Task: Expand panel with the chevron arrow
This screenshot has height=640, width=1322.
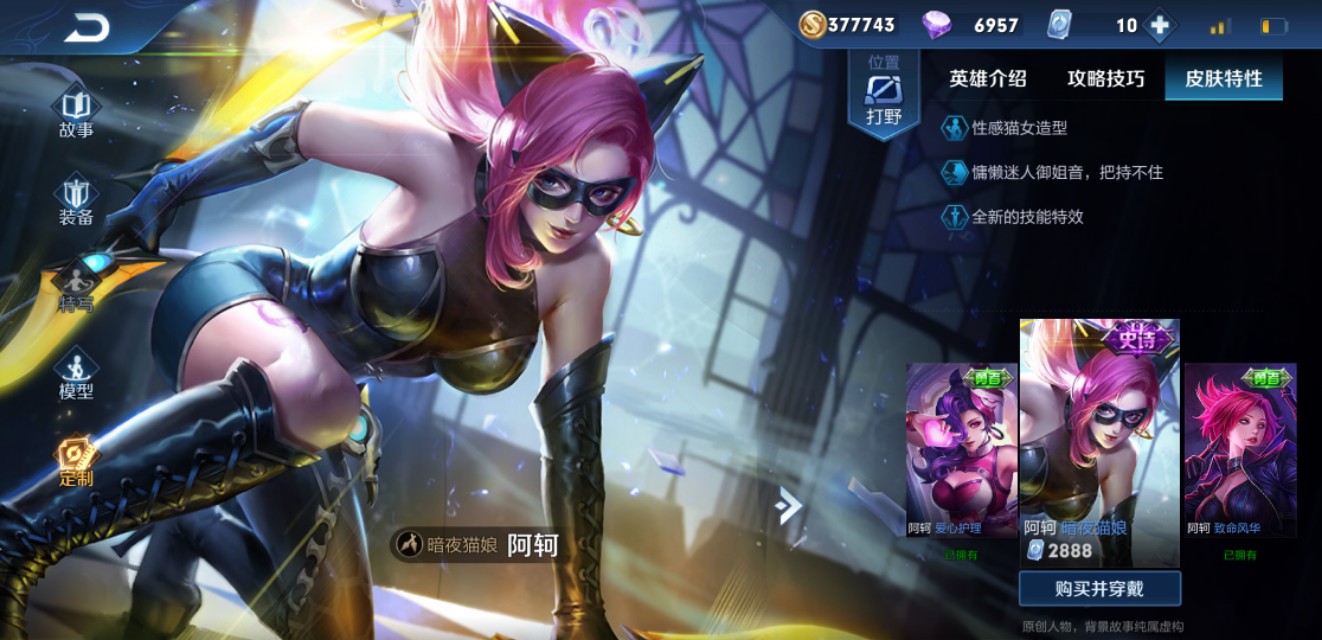Action: point(789,506)
